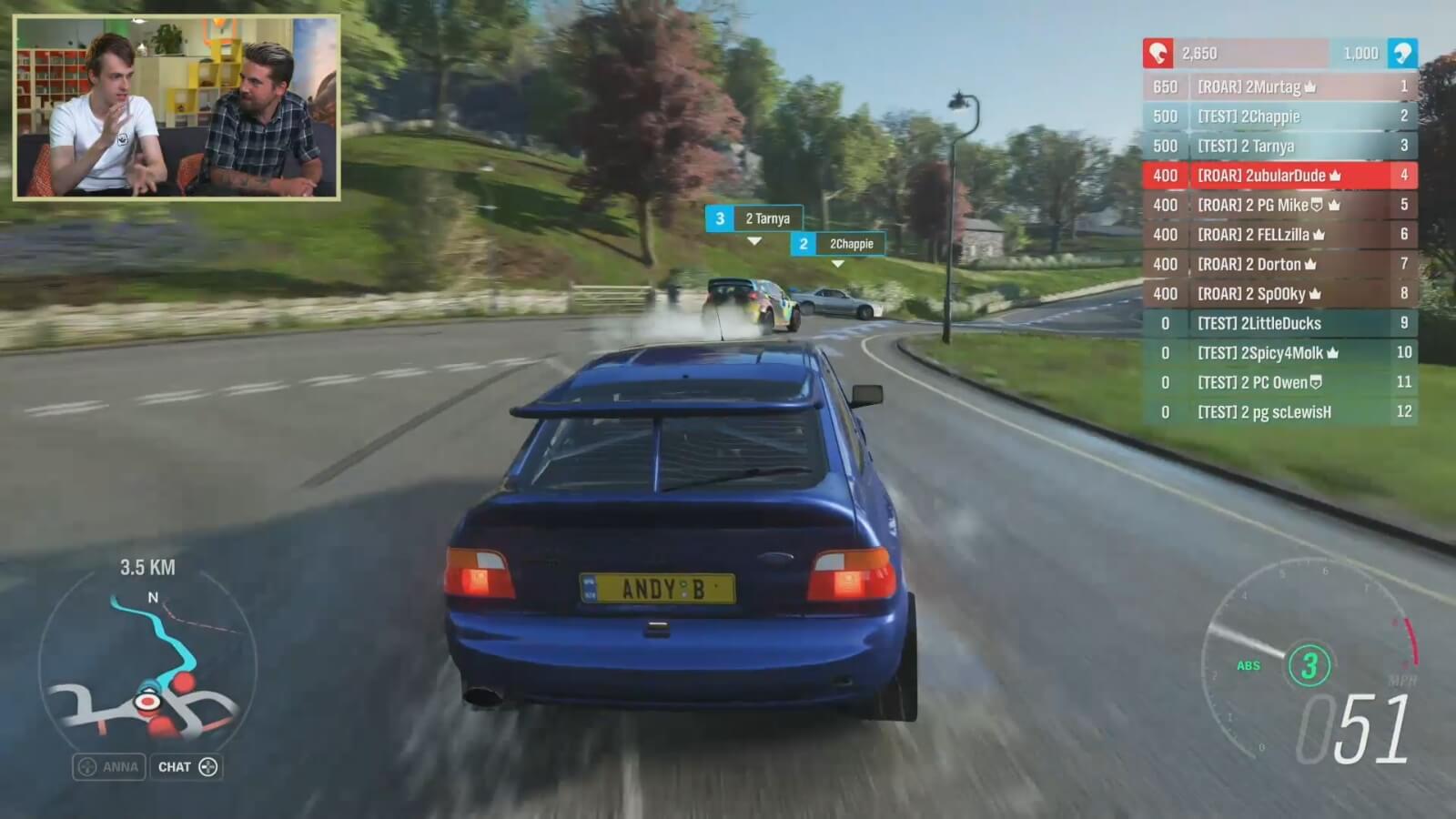This screenshot has height=819, width=1456.
Task: Select the 2LittleDucks leaderboard row
Action: pos(1279,323)
